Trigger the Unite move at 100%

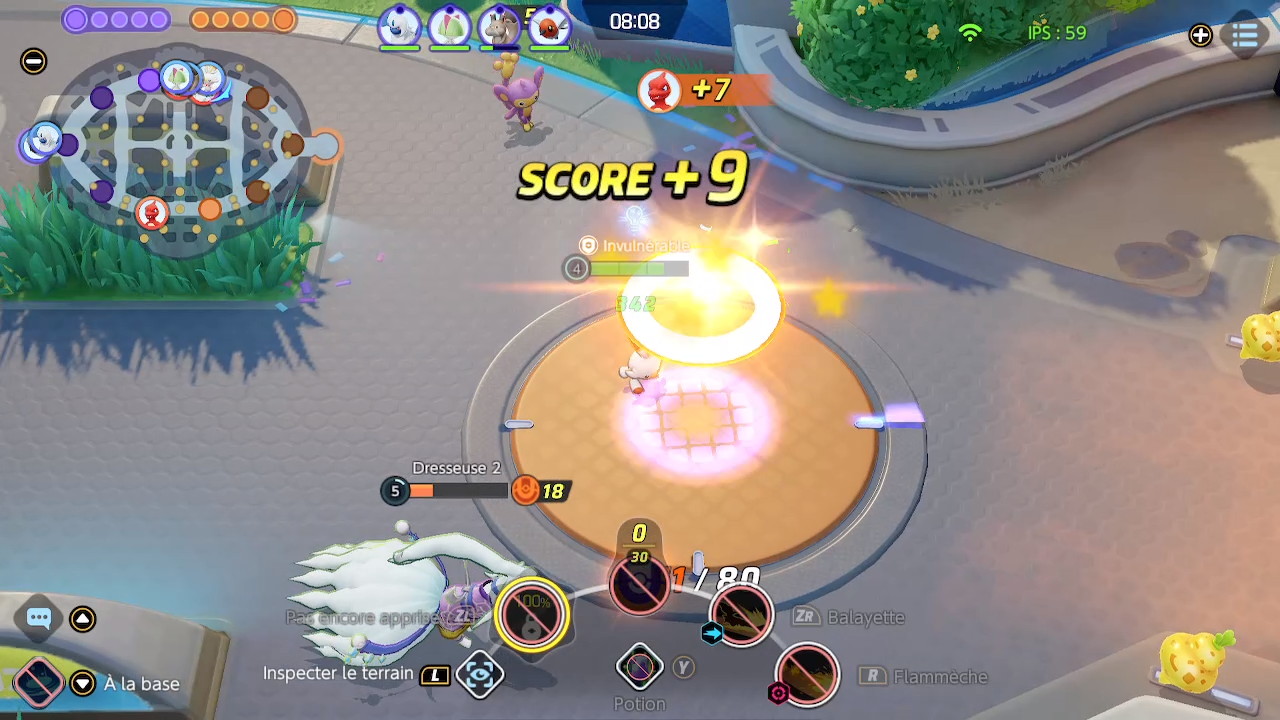(532, 614)
